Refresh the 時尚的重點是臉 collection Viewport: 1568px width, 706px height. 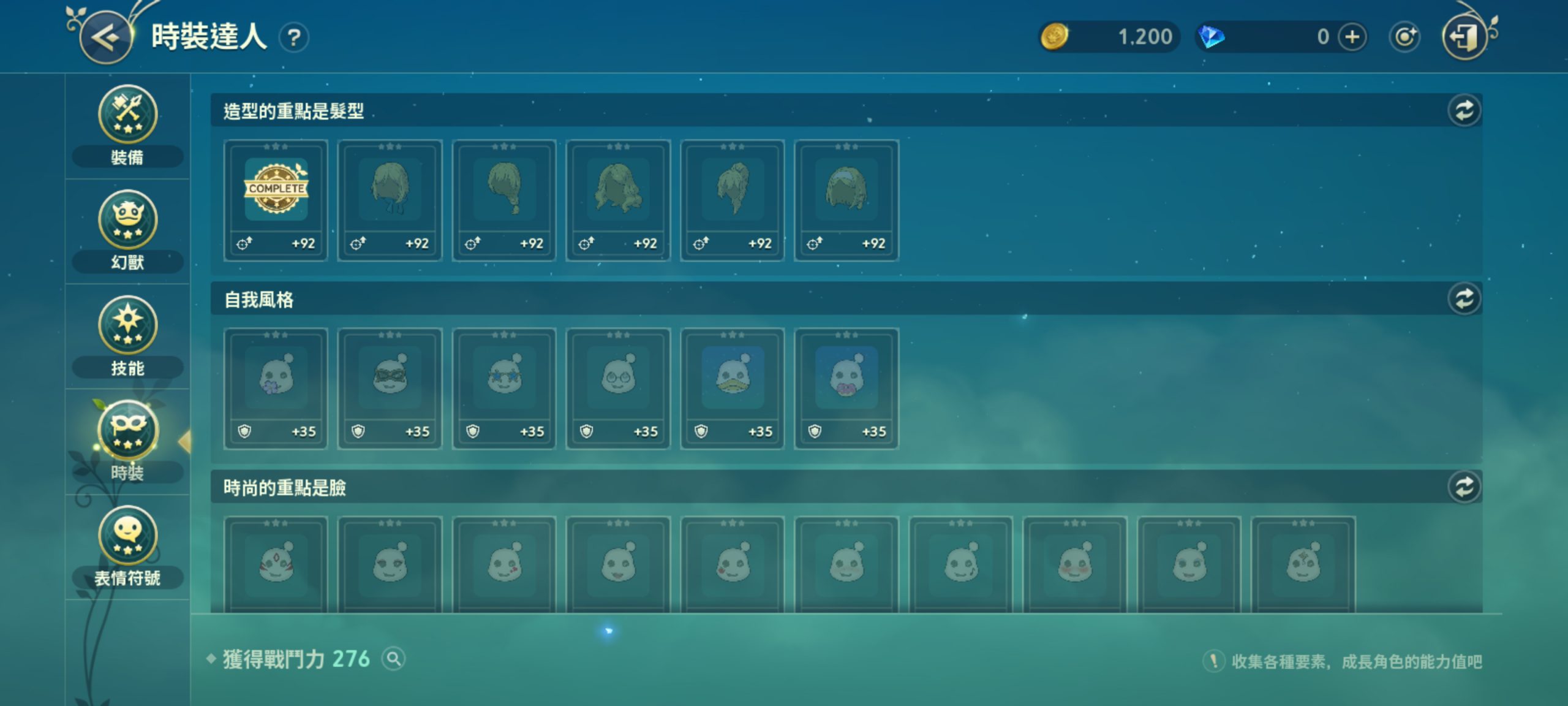tap(1464, 487)
